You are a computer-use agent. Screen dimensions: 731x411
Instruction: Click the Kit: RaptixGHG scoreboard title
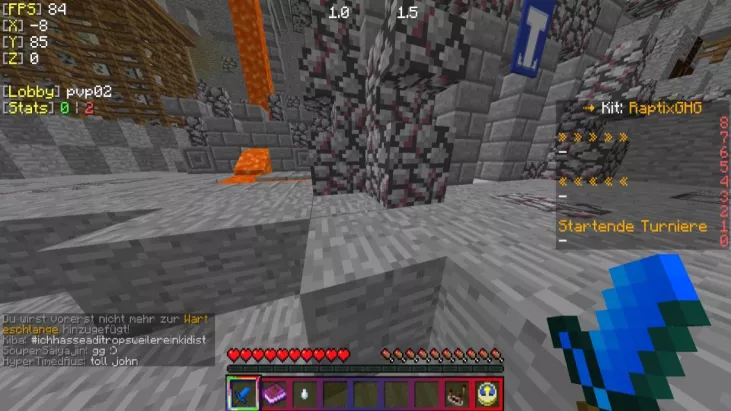[x=639, y=108]
